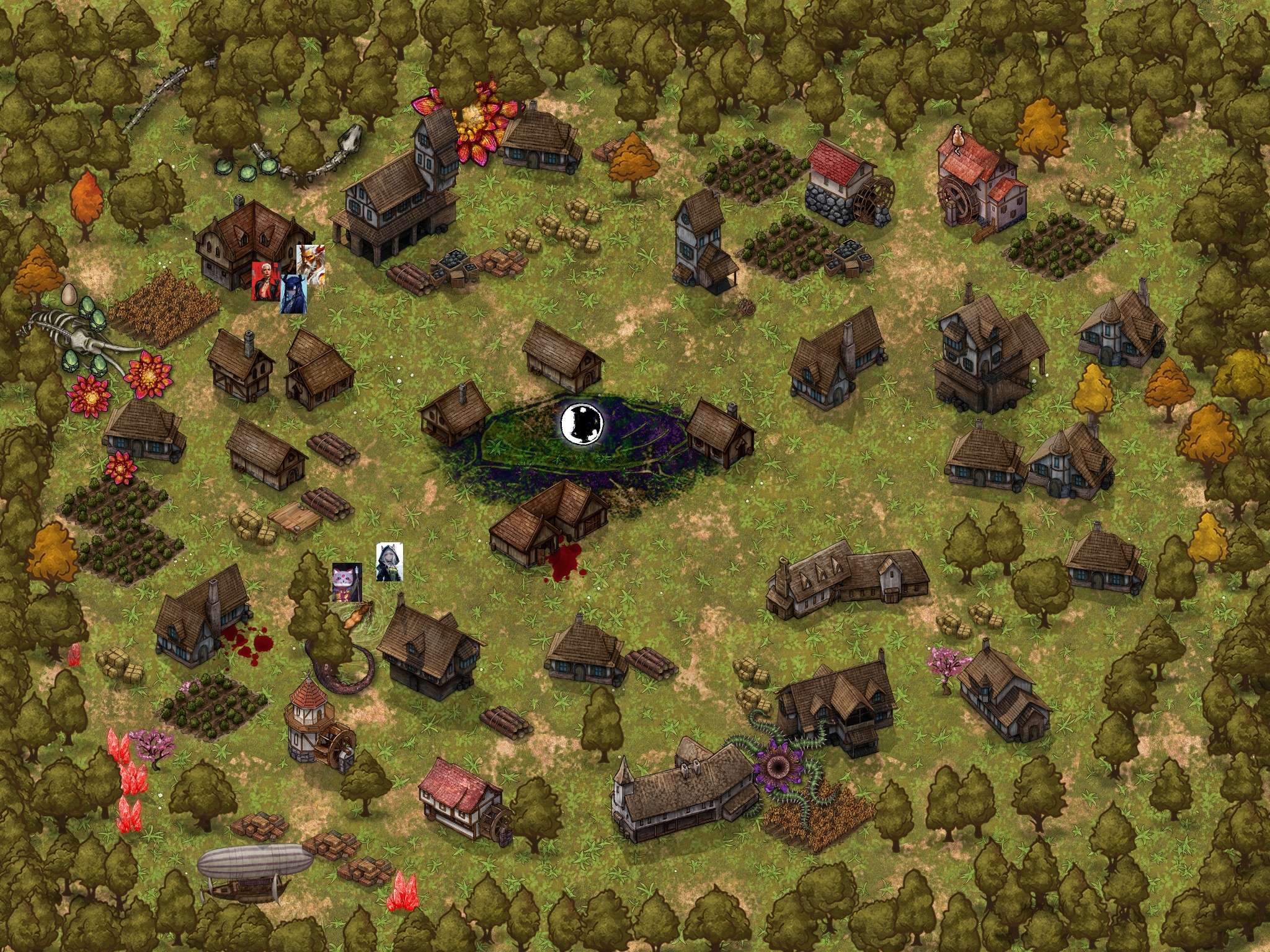Select the white-bearded orange elder token

point(311,263)
